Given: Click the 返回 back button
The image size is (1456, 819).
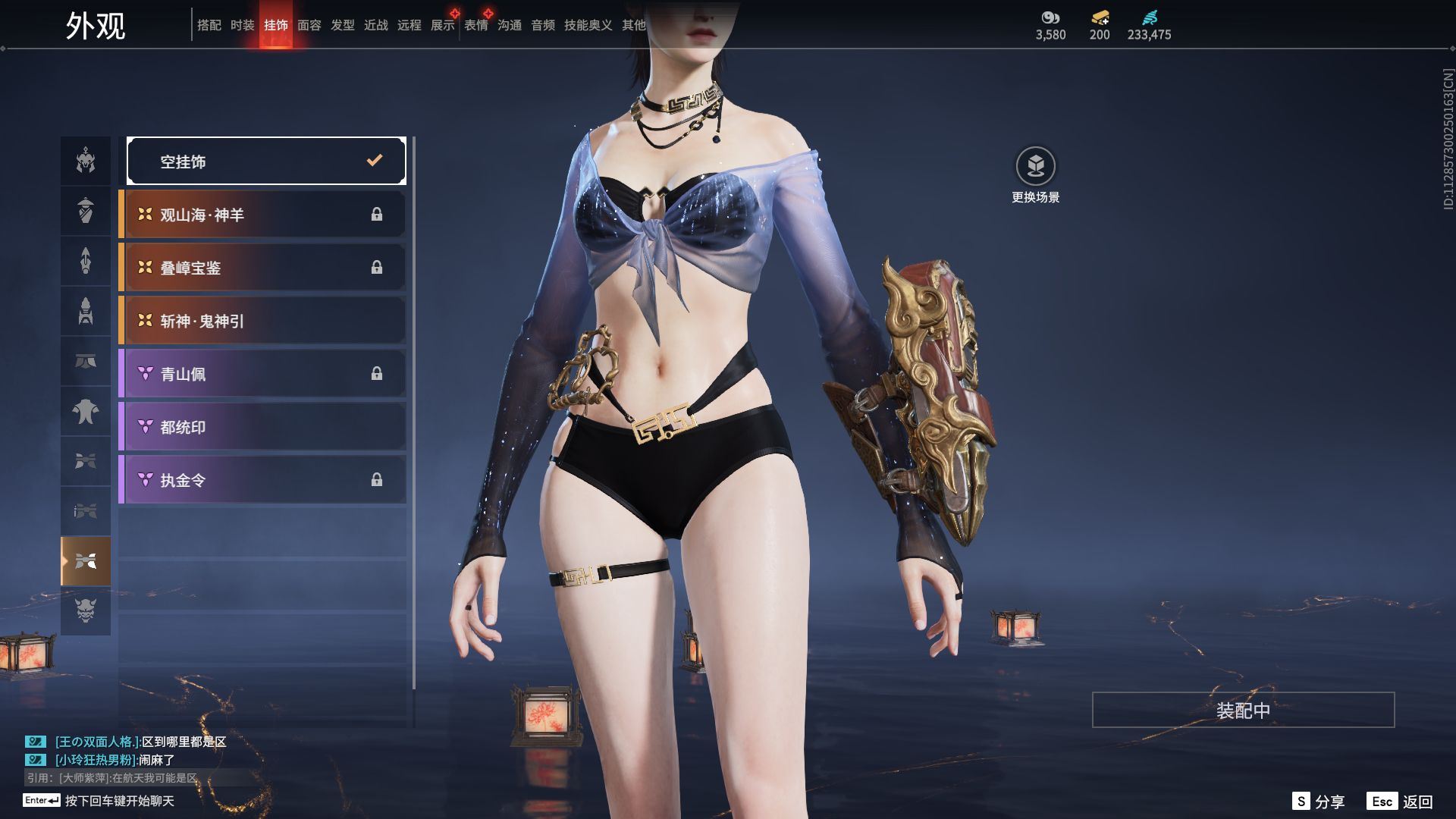Looking at the screenshot, I should pos(1401,802).
